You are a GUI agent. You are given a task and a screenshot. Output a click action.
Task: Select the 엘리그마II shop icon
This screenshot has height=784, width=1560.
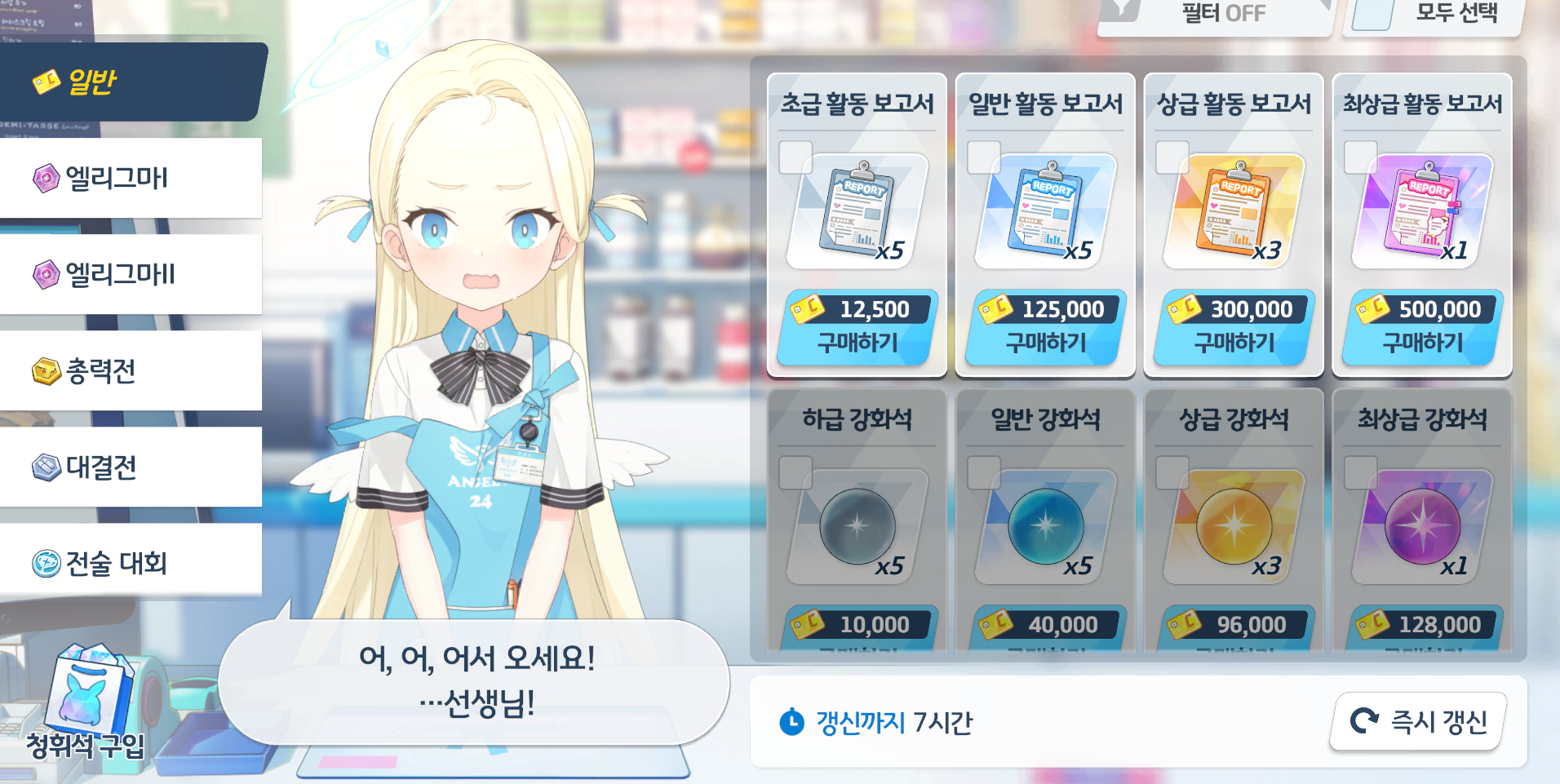[x=47, y=274]
